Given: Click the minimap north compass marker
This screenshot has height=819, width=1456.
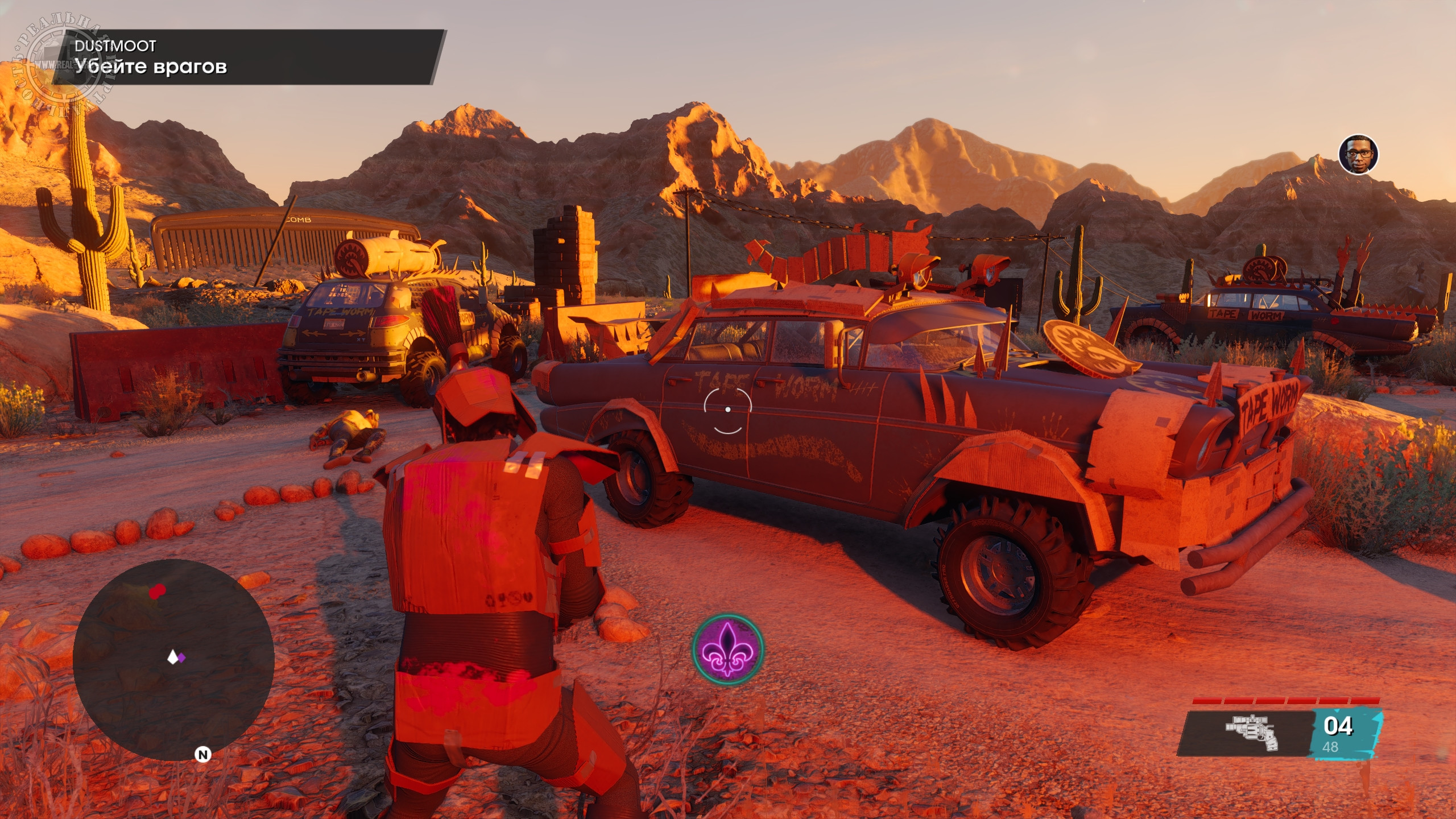Looking at the screenshot, I should click(x=202, y=755).
